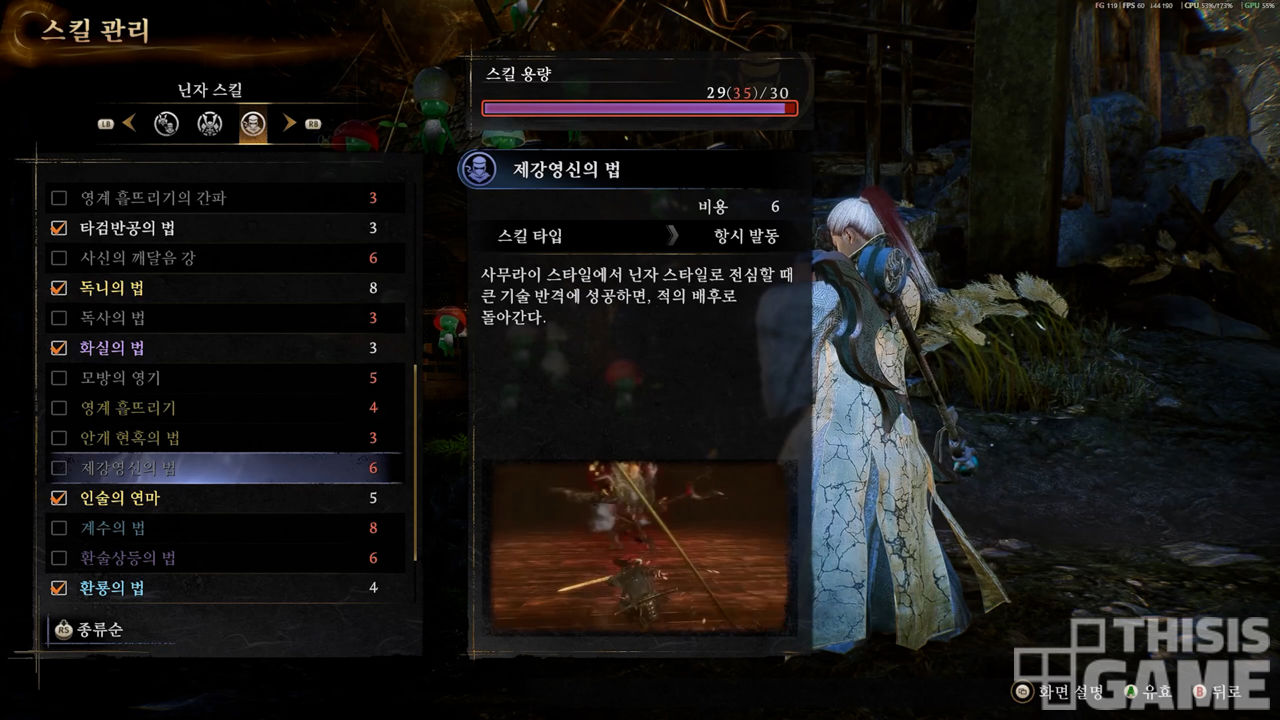1280x720 pixels.
Task: Enable the 영계 흩뜨리기의 간파 skill
Action: [59, 198]
